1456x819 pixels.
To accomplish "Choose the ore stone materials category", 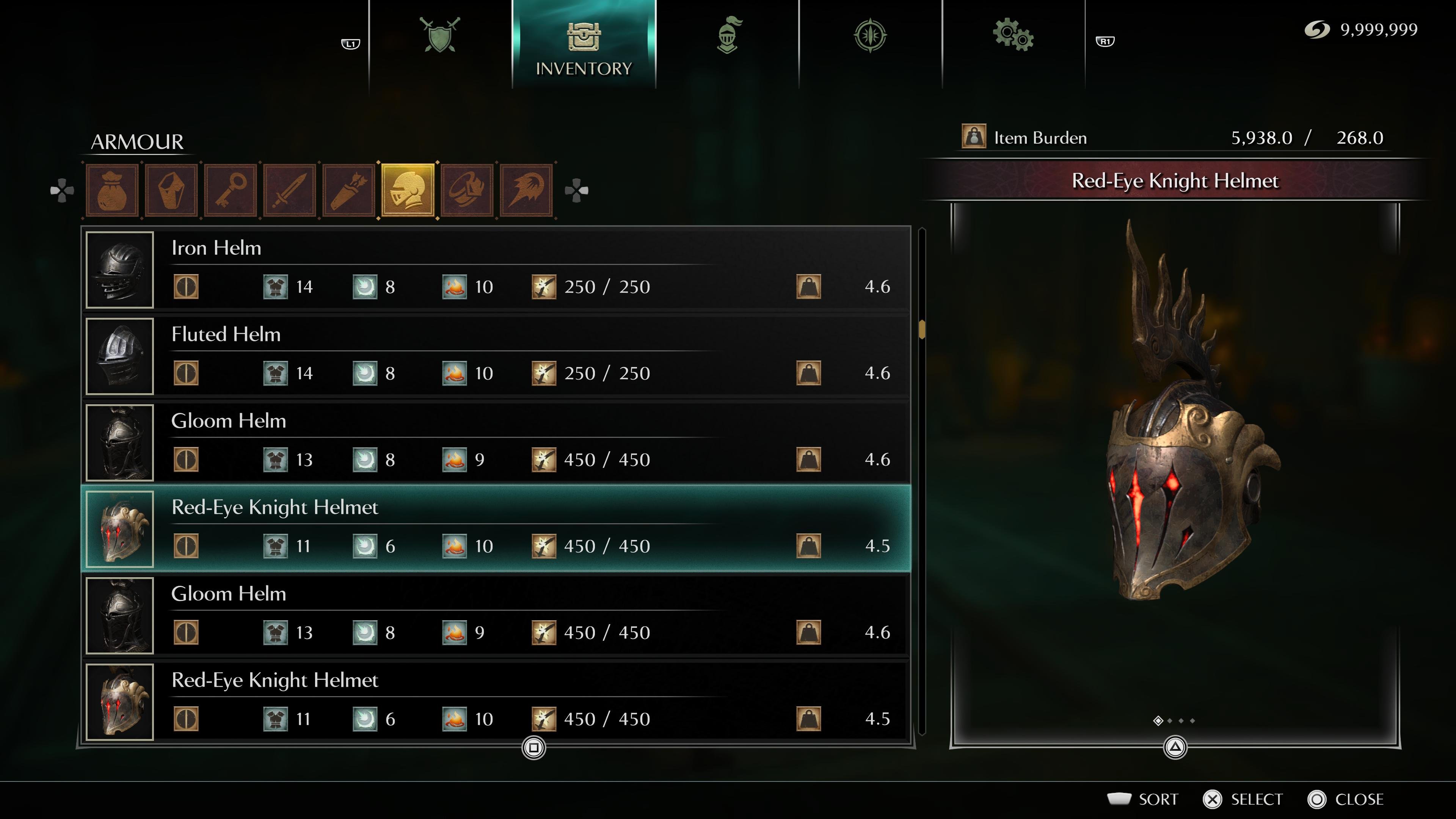I will click(x=171, y=190).
